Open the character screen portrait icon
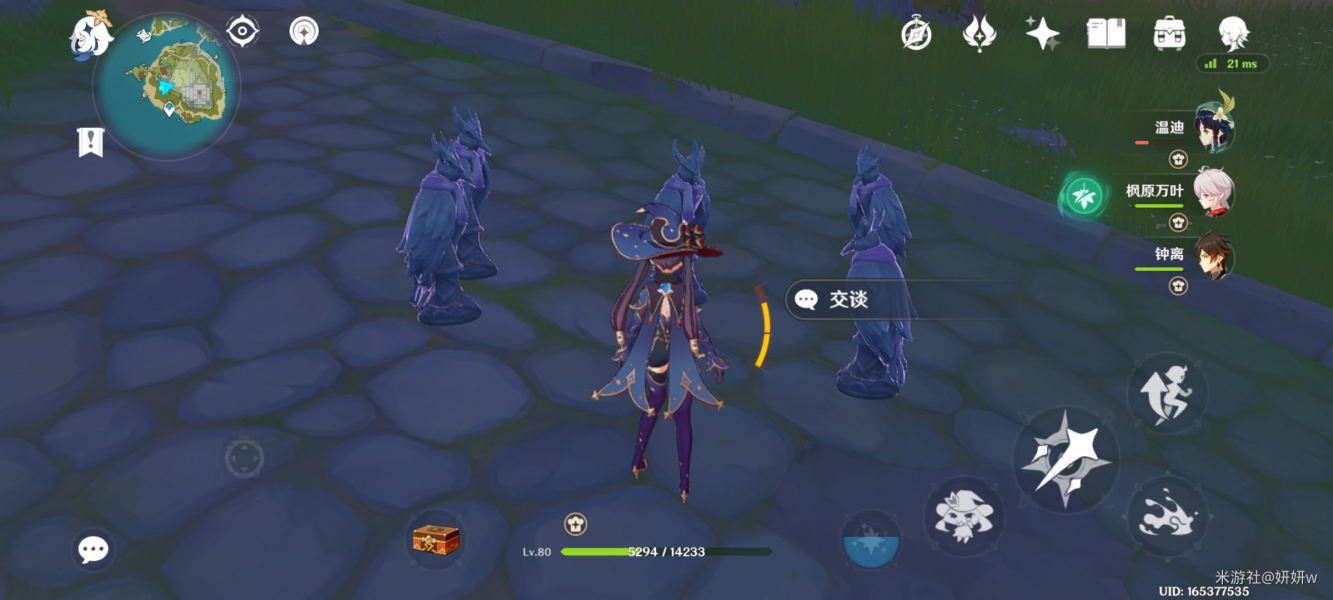The height and width of the screenshot is (600, 1333). click(1233, 34)
